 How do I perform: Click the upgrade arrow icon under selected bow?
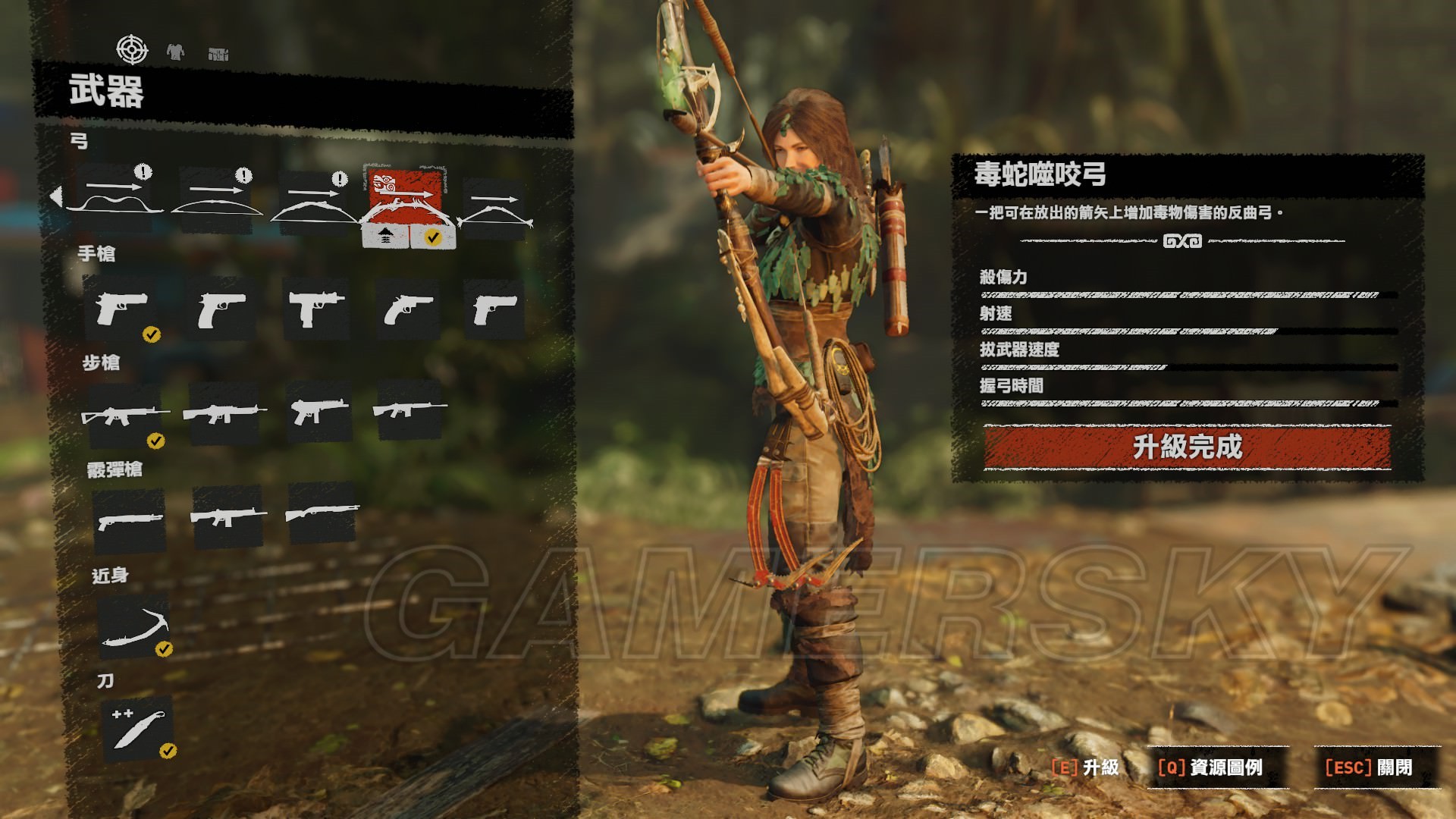tap(385, 237)
